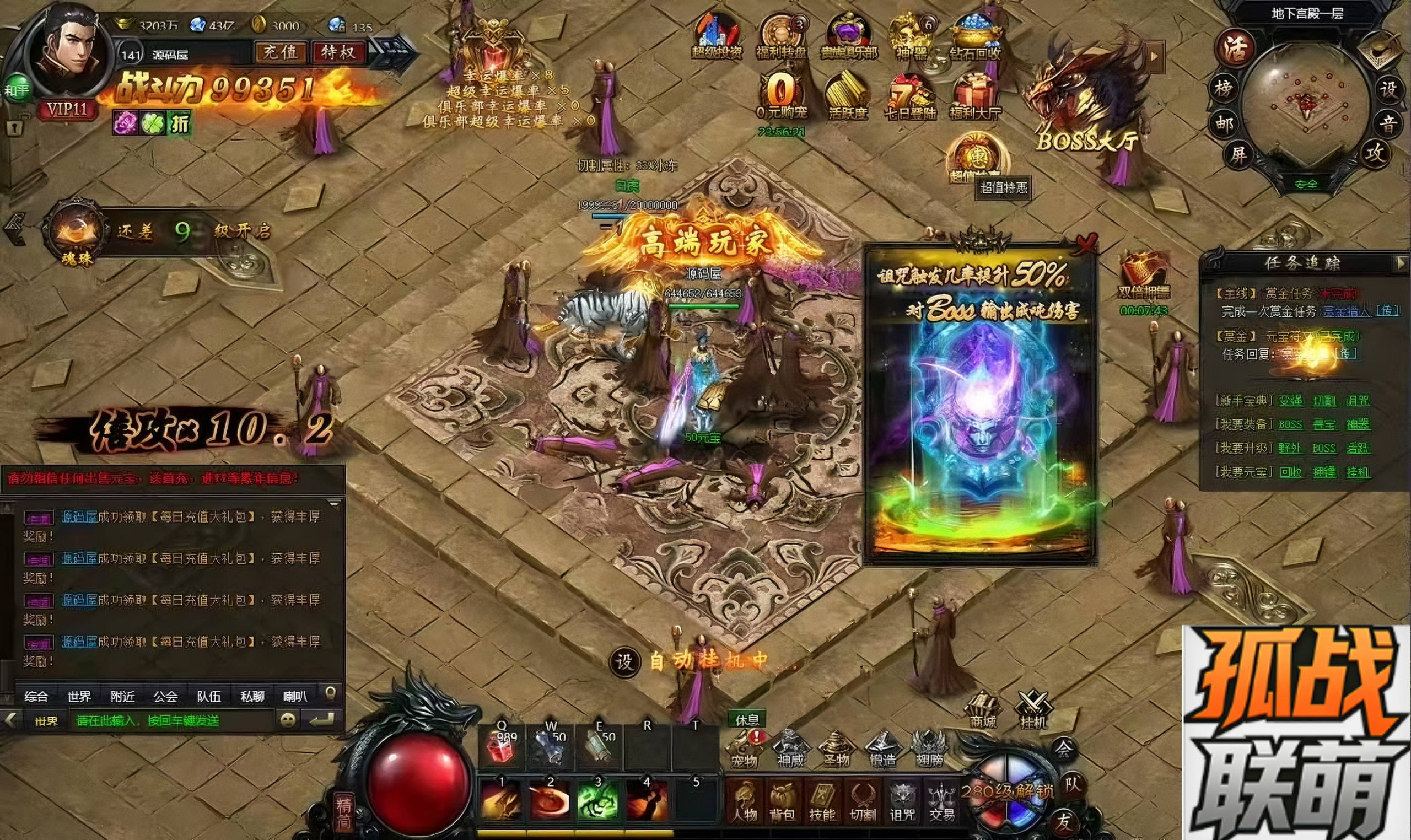
Task: Open the 人物 character menu
Action: 744,801
